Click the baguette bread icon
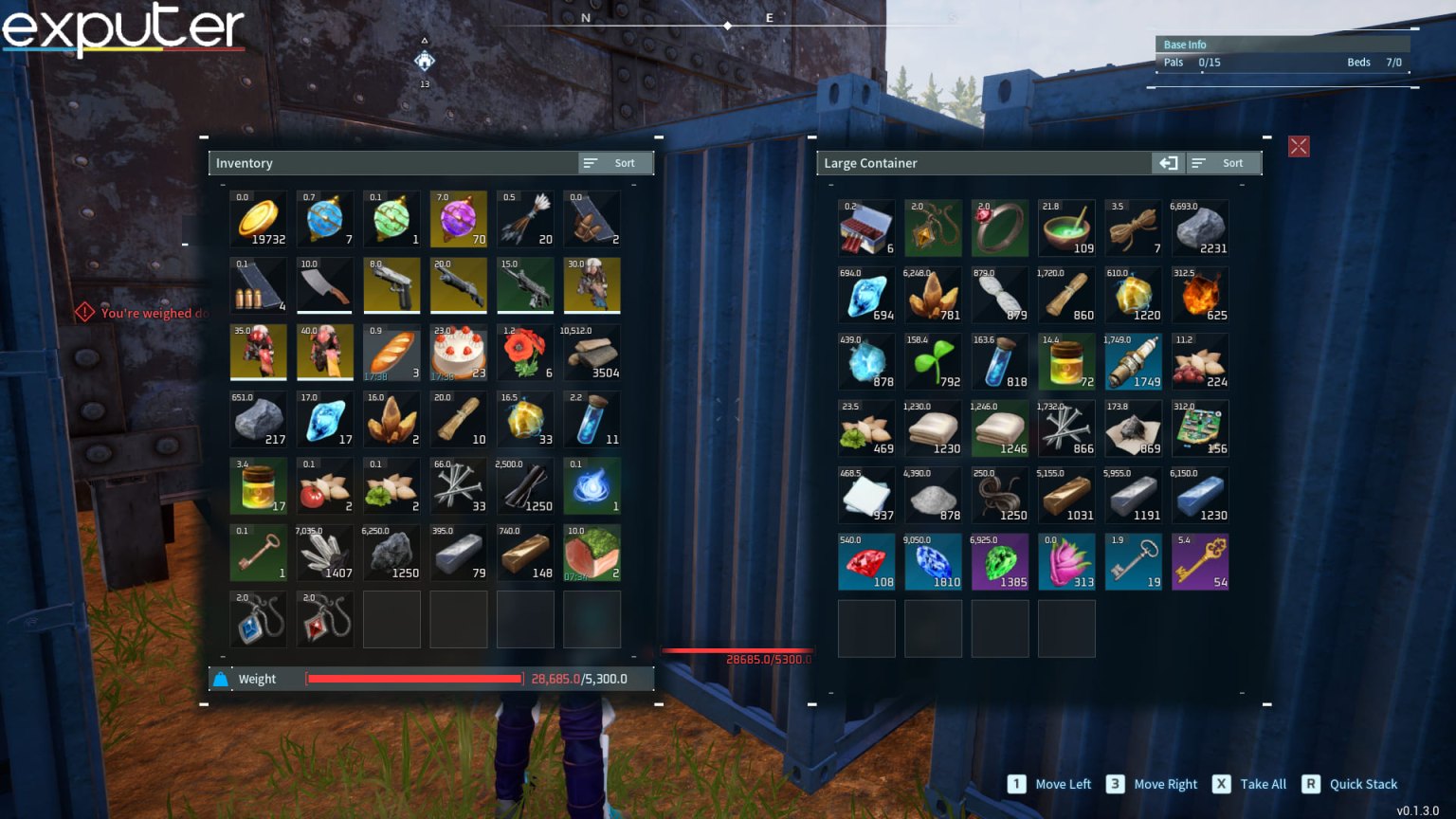The height and width of the screenshot is (819, 1456). point(391,352)
